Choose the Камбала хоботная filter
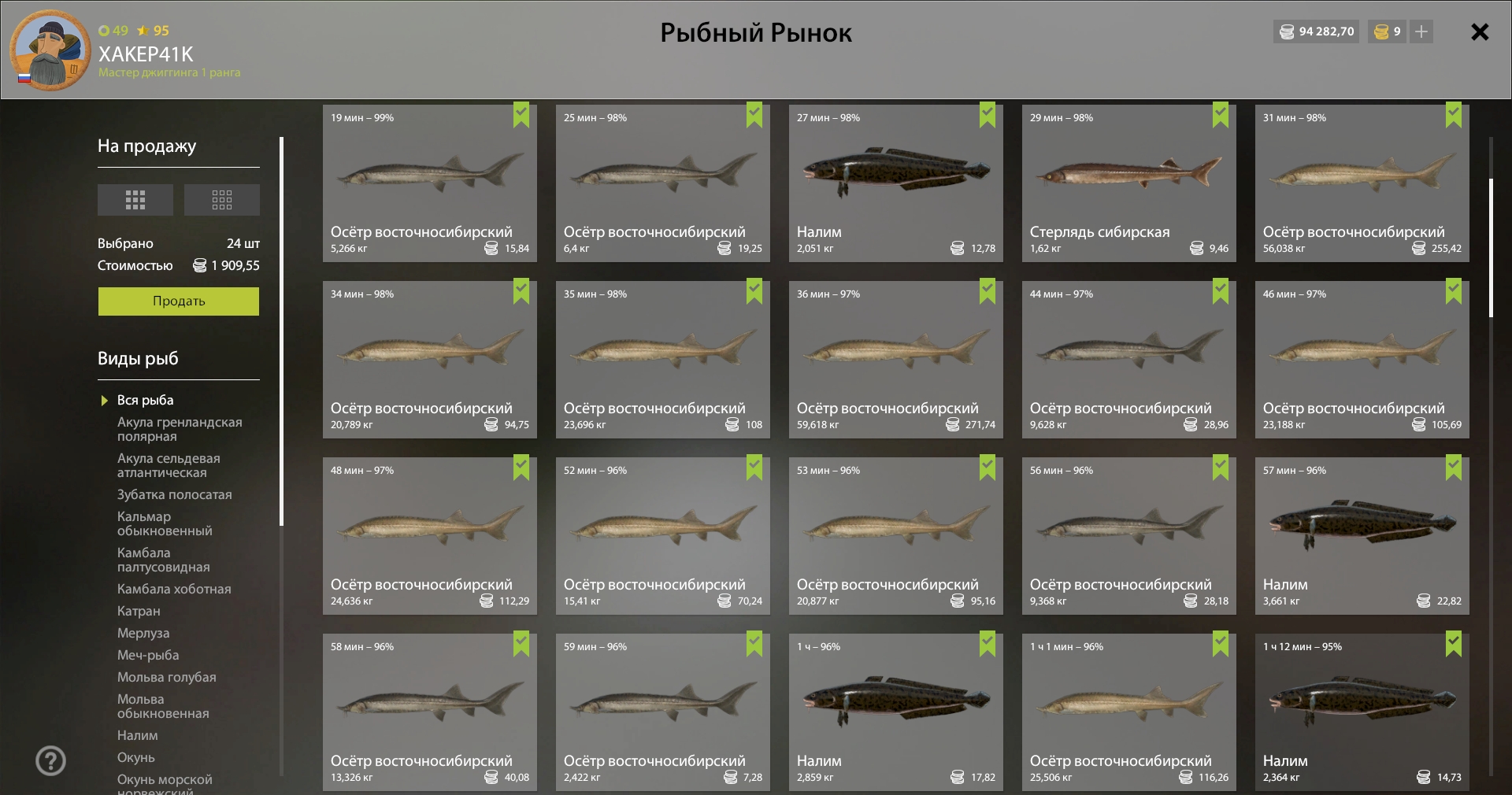Screen dimensions: 1512x795 [x=174, y=590]
